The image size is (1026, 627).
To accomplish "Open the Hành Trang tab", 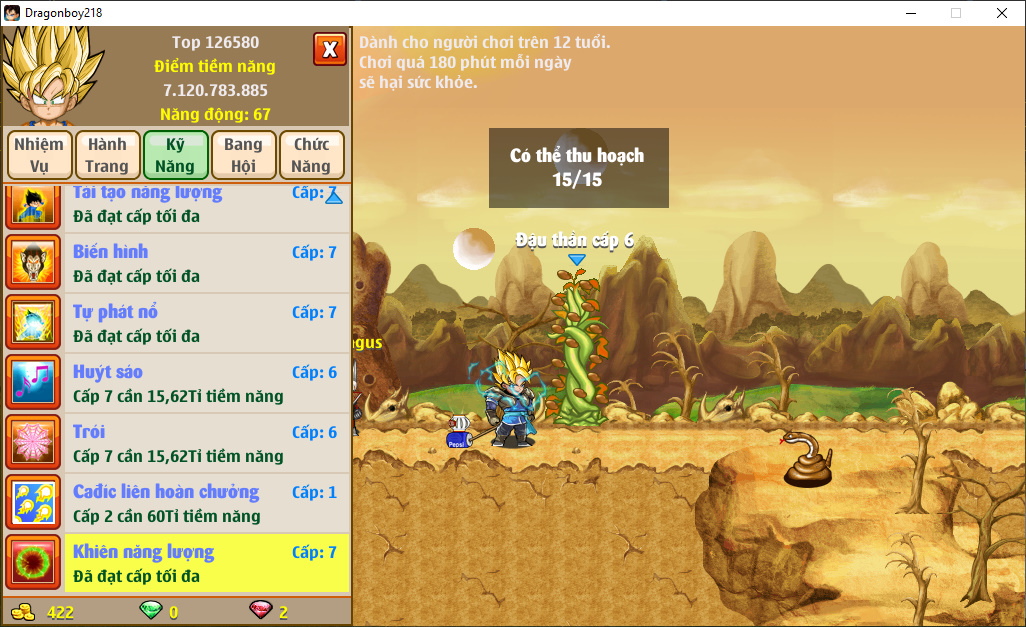I will (107, 155).
